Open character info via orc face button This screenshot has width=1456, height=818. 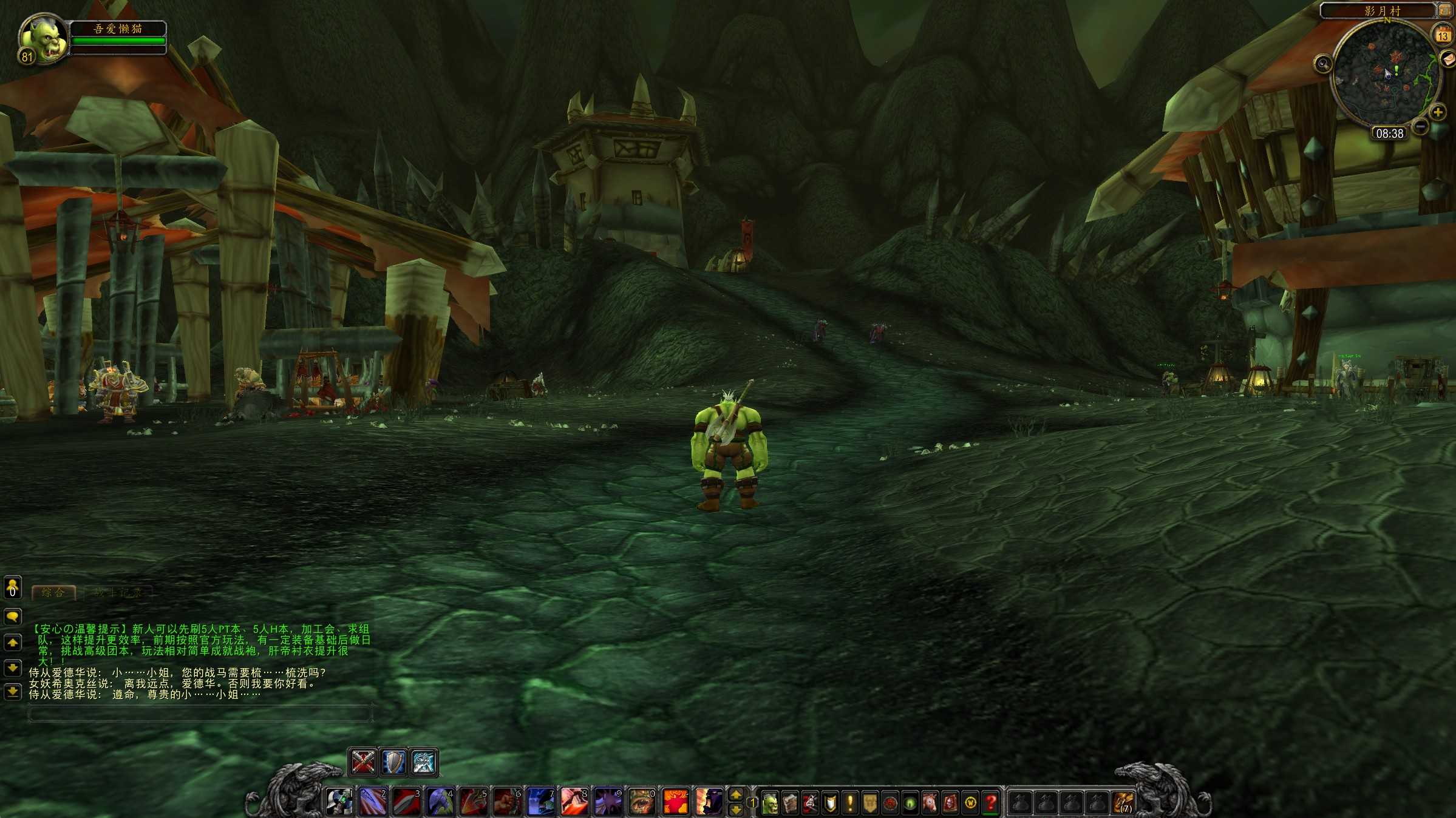pos(770,803)
